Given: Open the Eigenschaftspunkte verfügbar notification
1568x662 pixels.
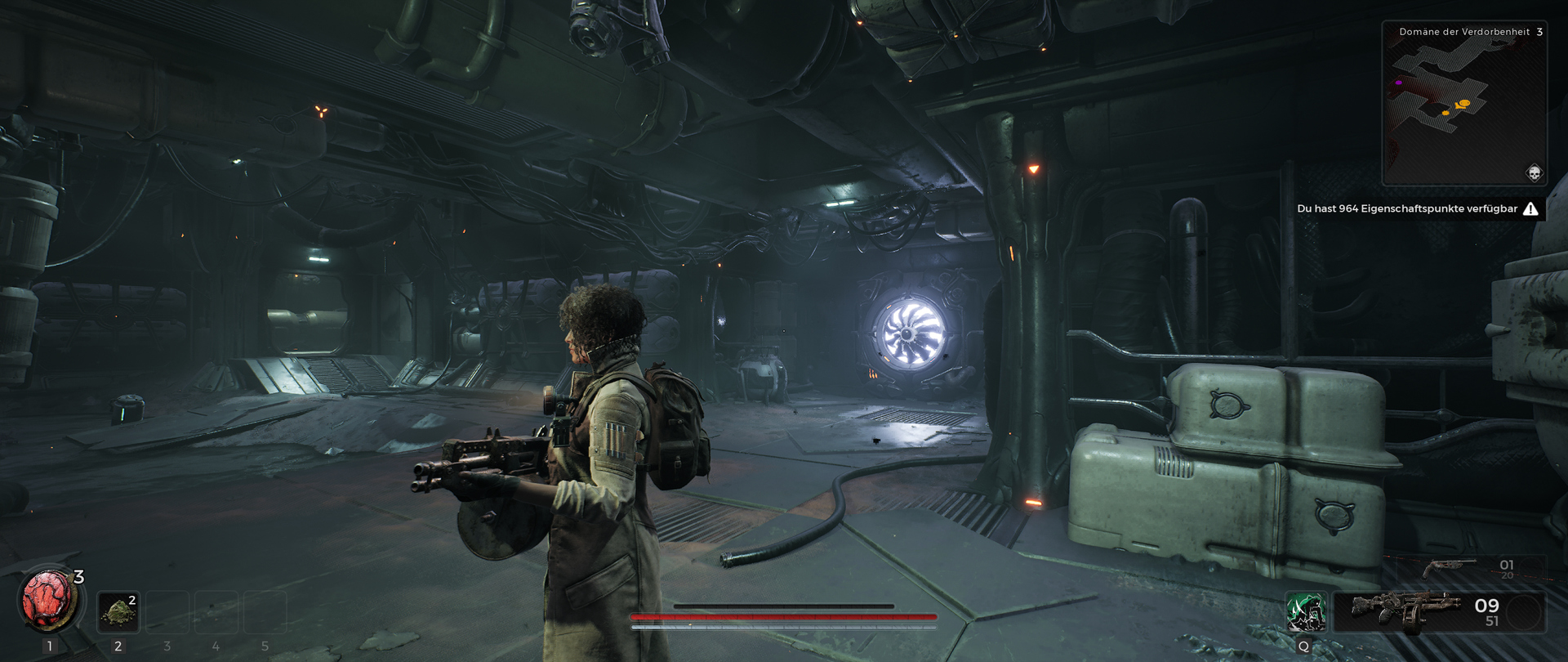Looking at the screenshot, I should (x=1406, y=208).
